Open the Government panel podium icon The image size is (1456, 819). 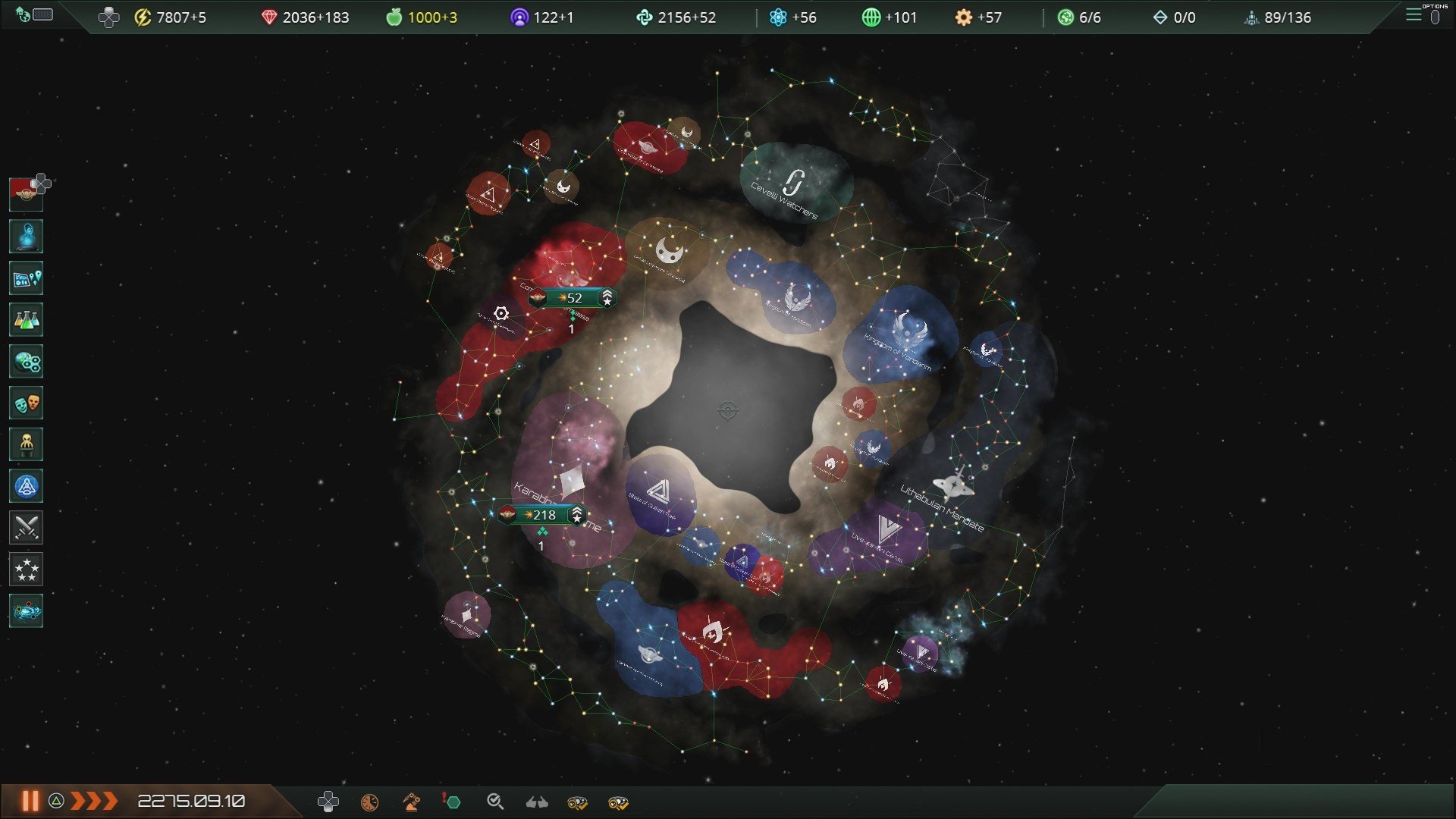[x=26, y=444]
